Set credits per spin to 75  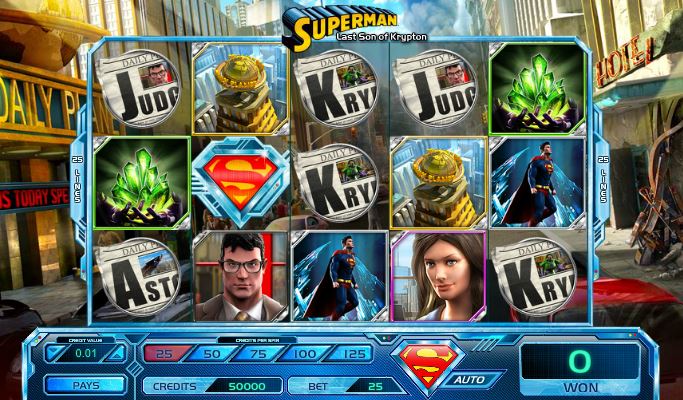259,352
